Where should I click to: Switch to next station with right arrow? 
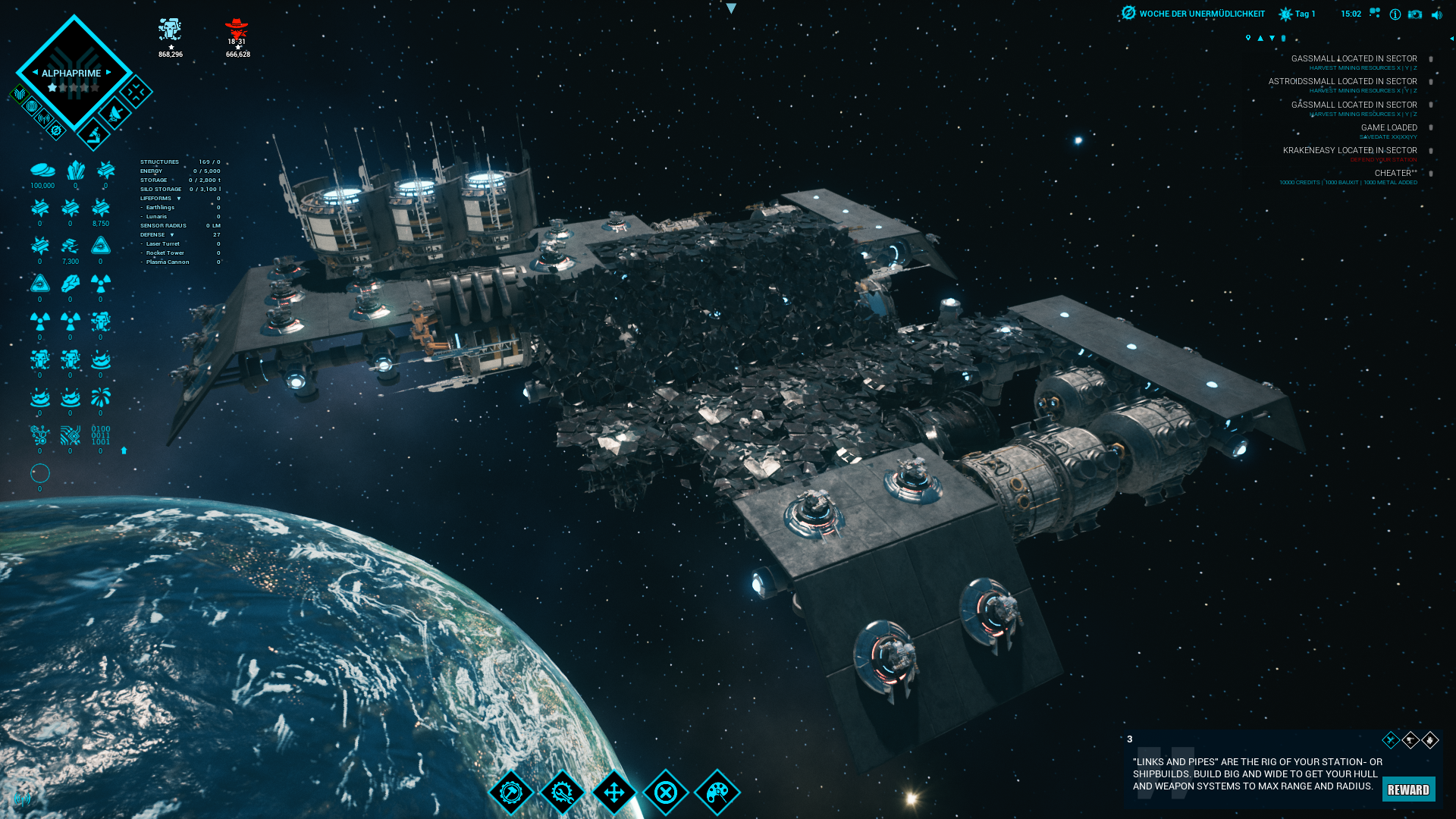[x=109, y=73]
